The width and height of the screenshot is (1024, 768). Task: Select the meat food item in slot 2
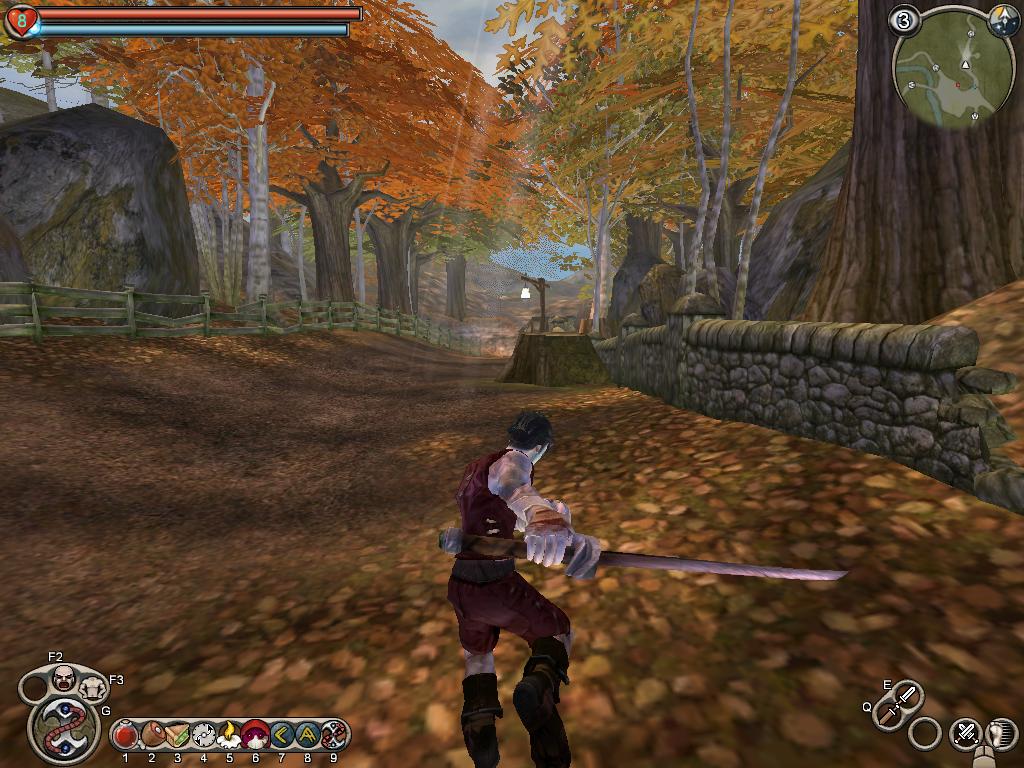152,736
